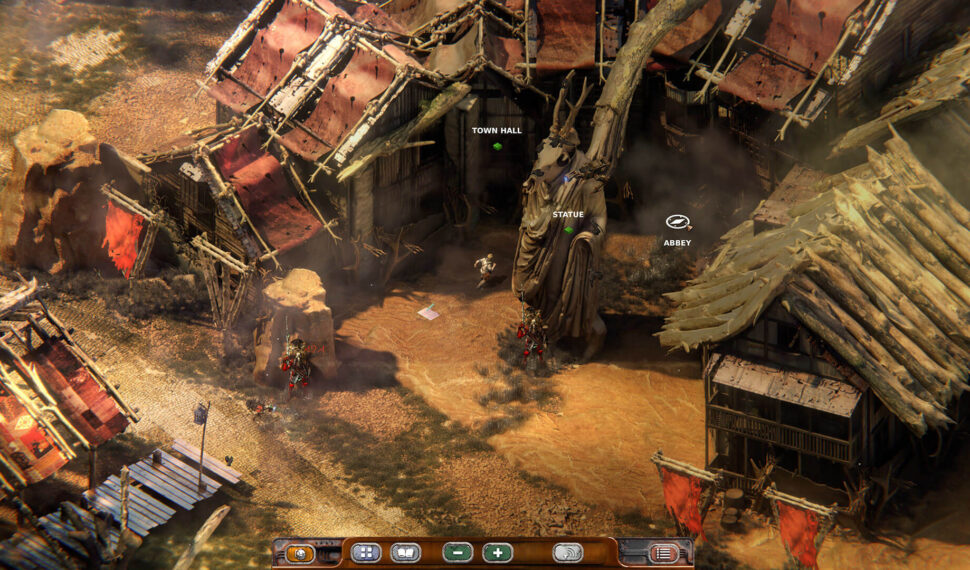Screen dimensions: 970x570
Task: Click the orange globe button on the toolbar
Action: point(300,553)
